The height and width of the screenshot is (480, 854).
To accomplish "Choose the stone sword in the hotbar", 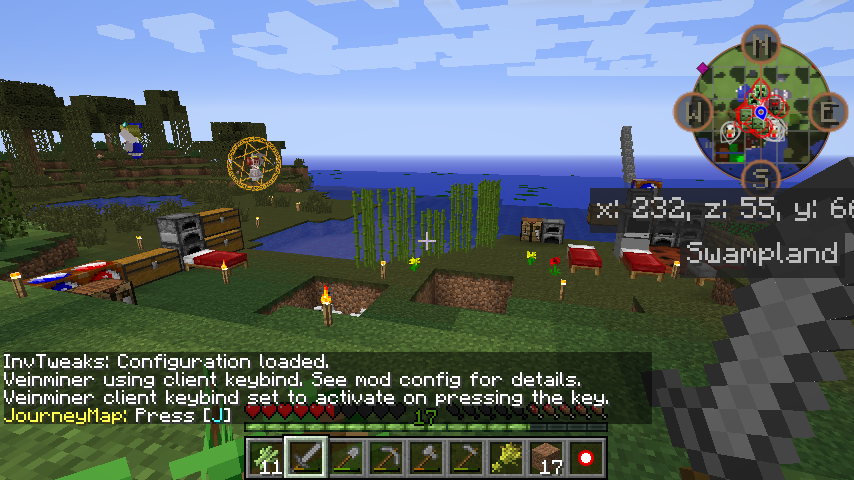I will click(x=305, y=458).
